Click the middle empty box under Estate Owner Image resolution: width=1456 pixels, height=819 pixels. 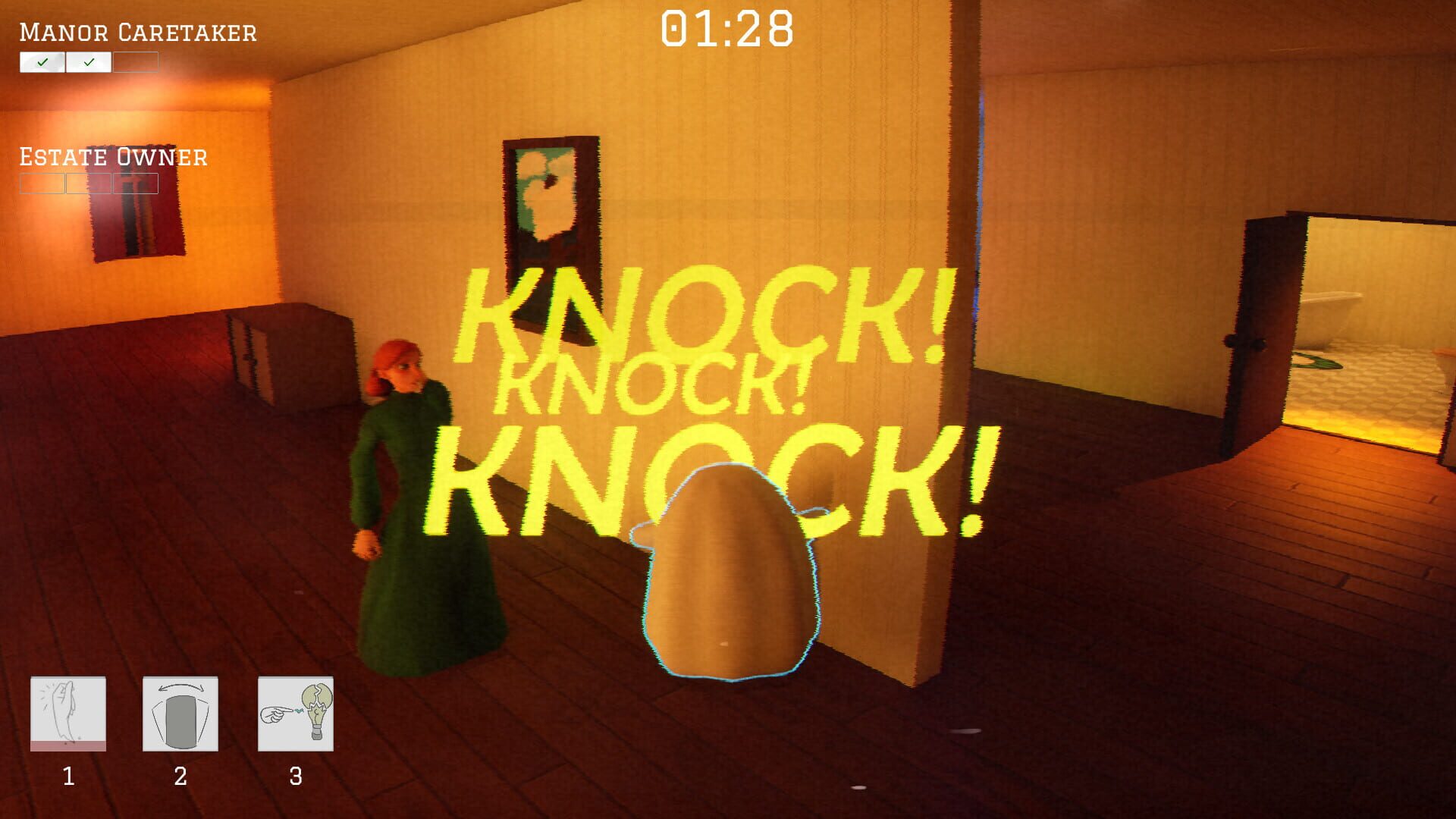coord(89,183)
